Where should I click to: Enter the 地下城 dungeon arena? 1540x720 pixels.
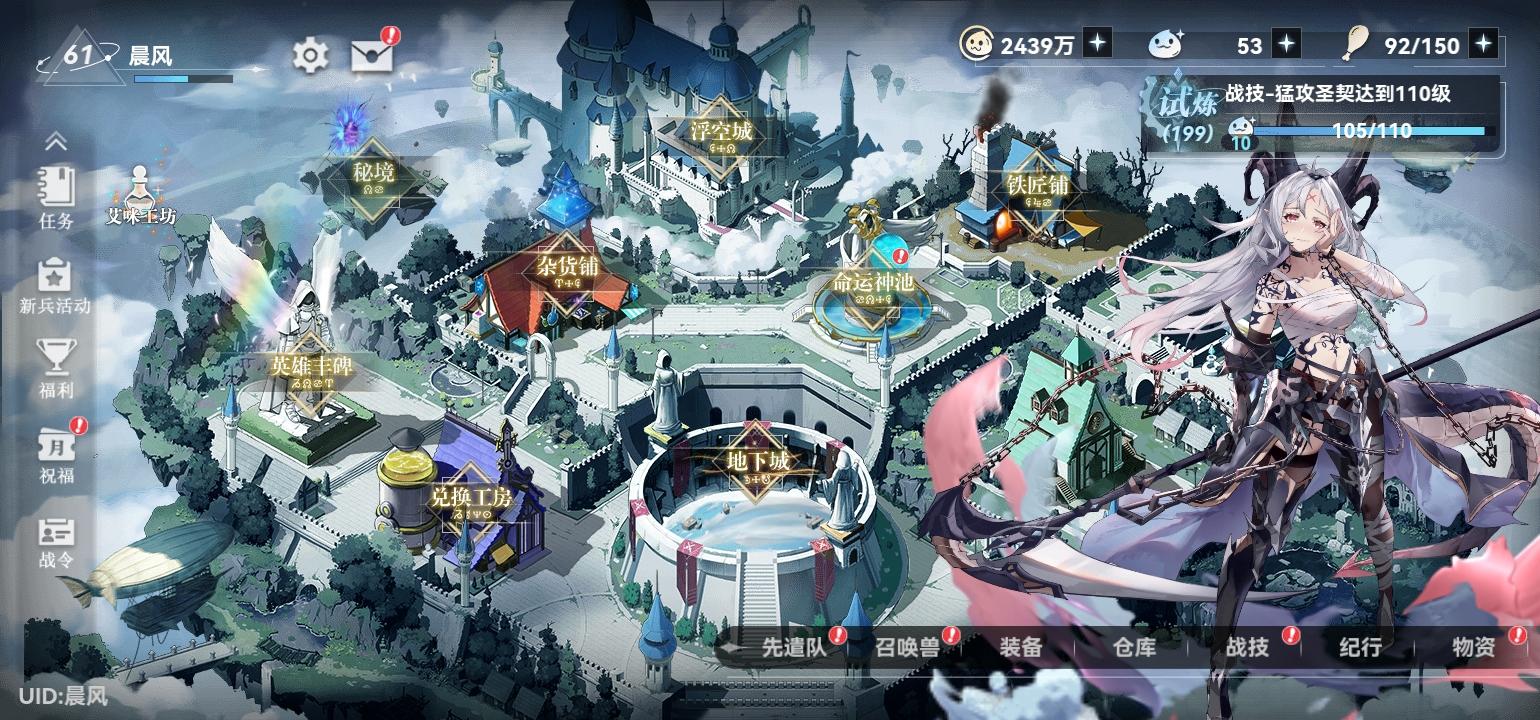click(757, 462)
